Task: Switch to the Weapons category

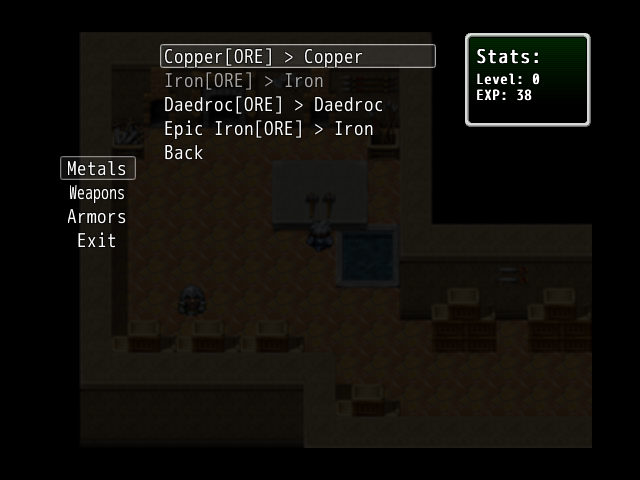Action: (x=97, y=193)
